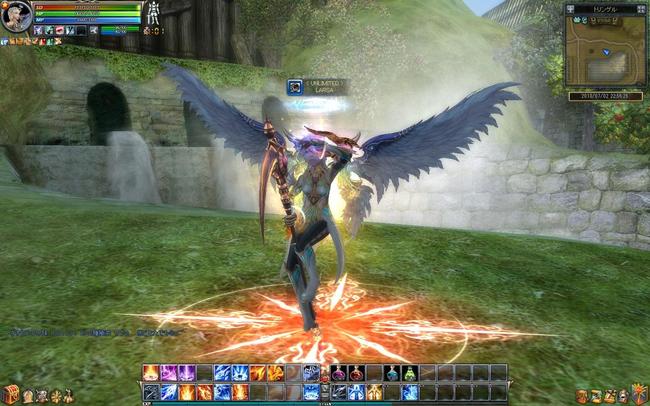Viewport: 650px width, 406px height.
Task: Open the treasure chest icon at bottom-left
Action: 10,395
